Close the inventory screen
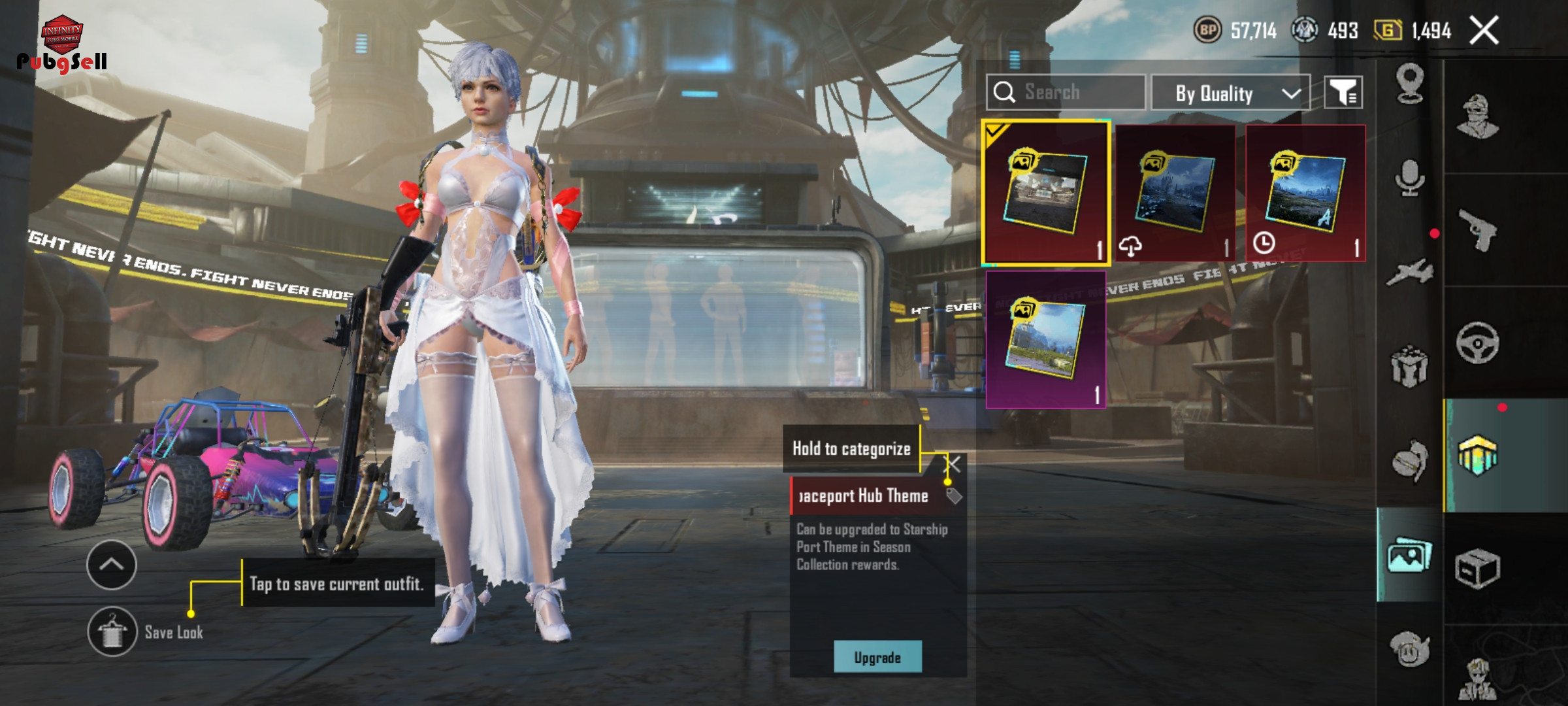This screenshot has height=706, width=1568. (1484, 31)
